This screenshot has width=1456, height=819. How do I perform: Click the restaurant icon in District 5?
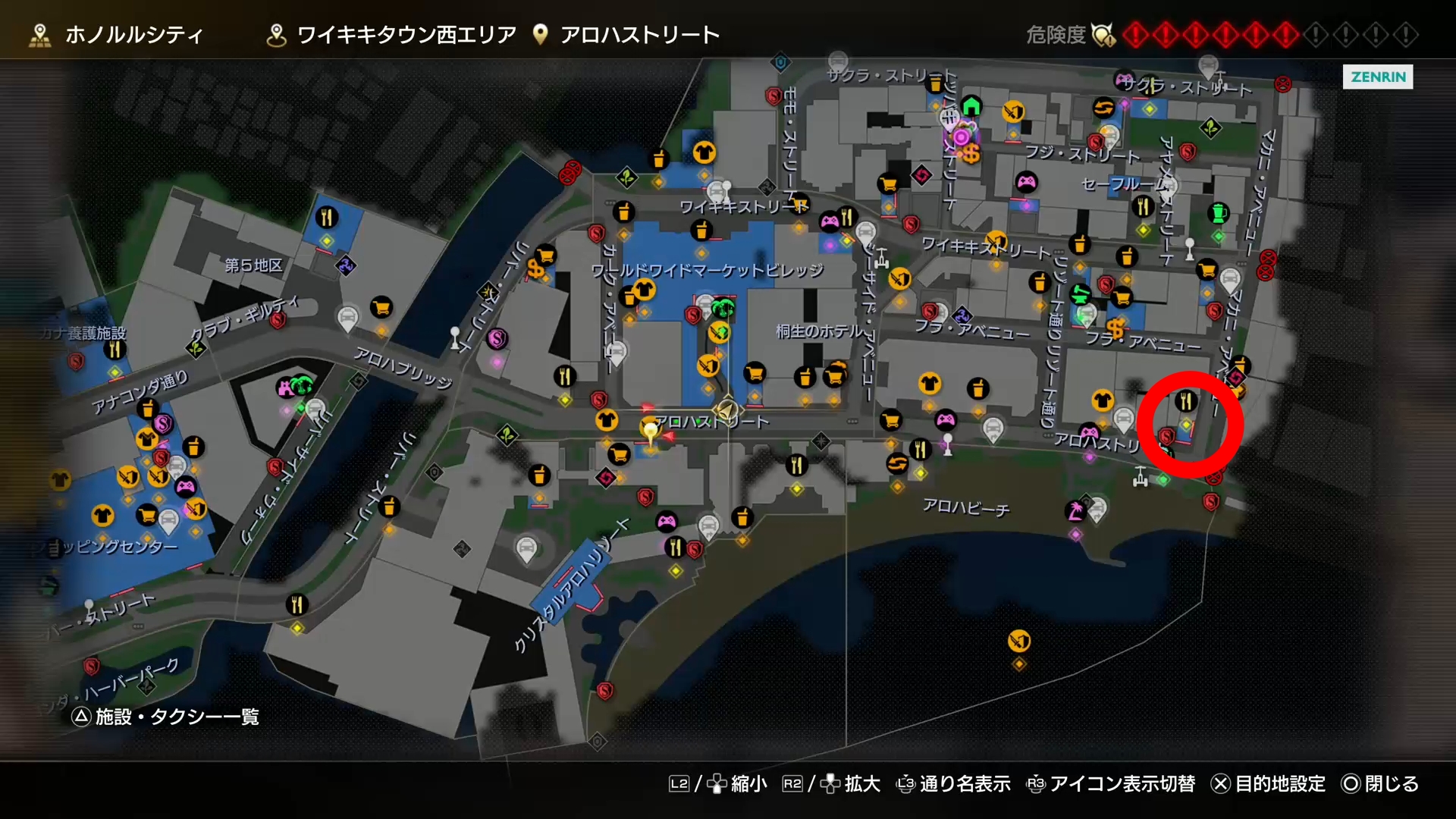click(326, 218)
